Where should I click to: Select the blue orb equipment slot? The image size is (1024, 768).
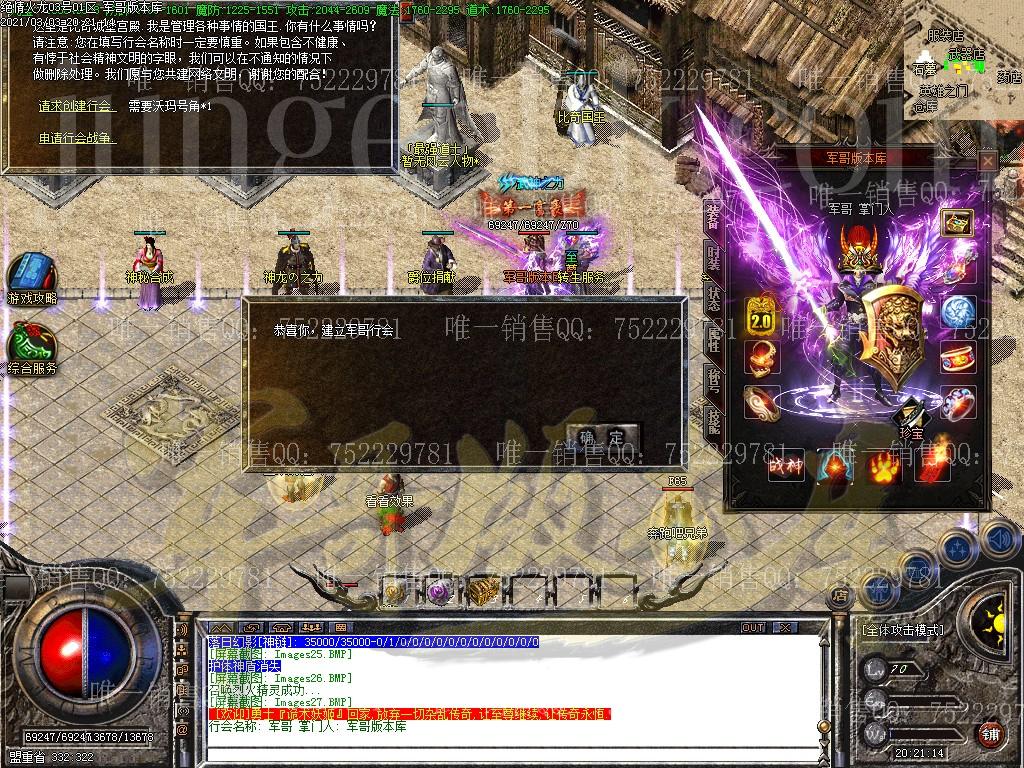coord(958,311)
